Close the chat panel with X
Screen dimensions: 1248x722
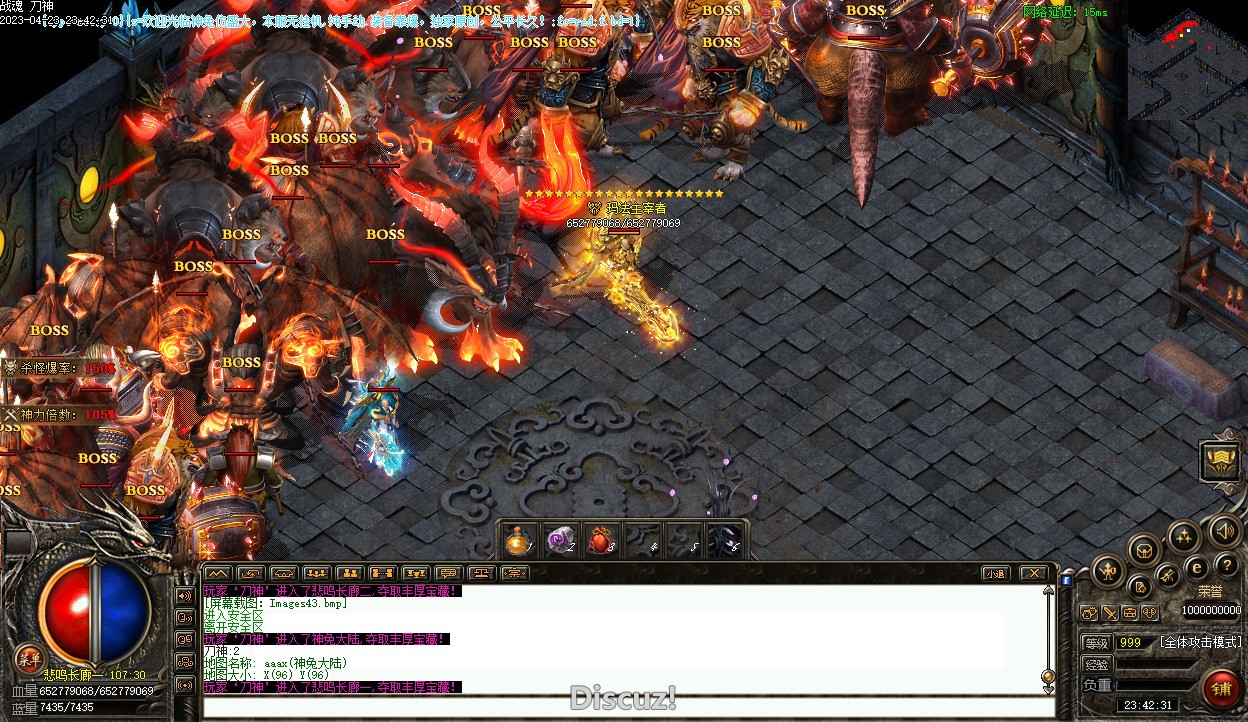(1033, 573)
